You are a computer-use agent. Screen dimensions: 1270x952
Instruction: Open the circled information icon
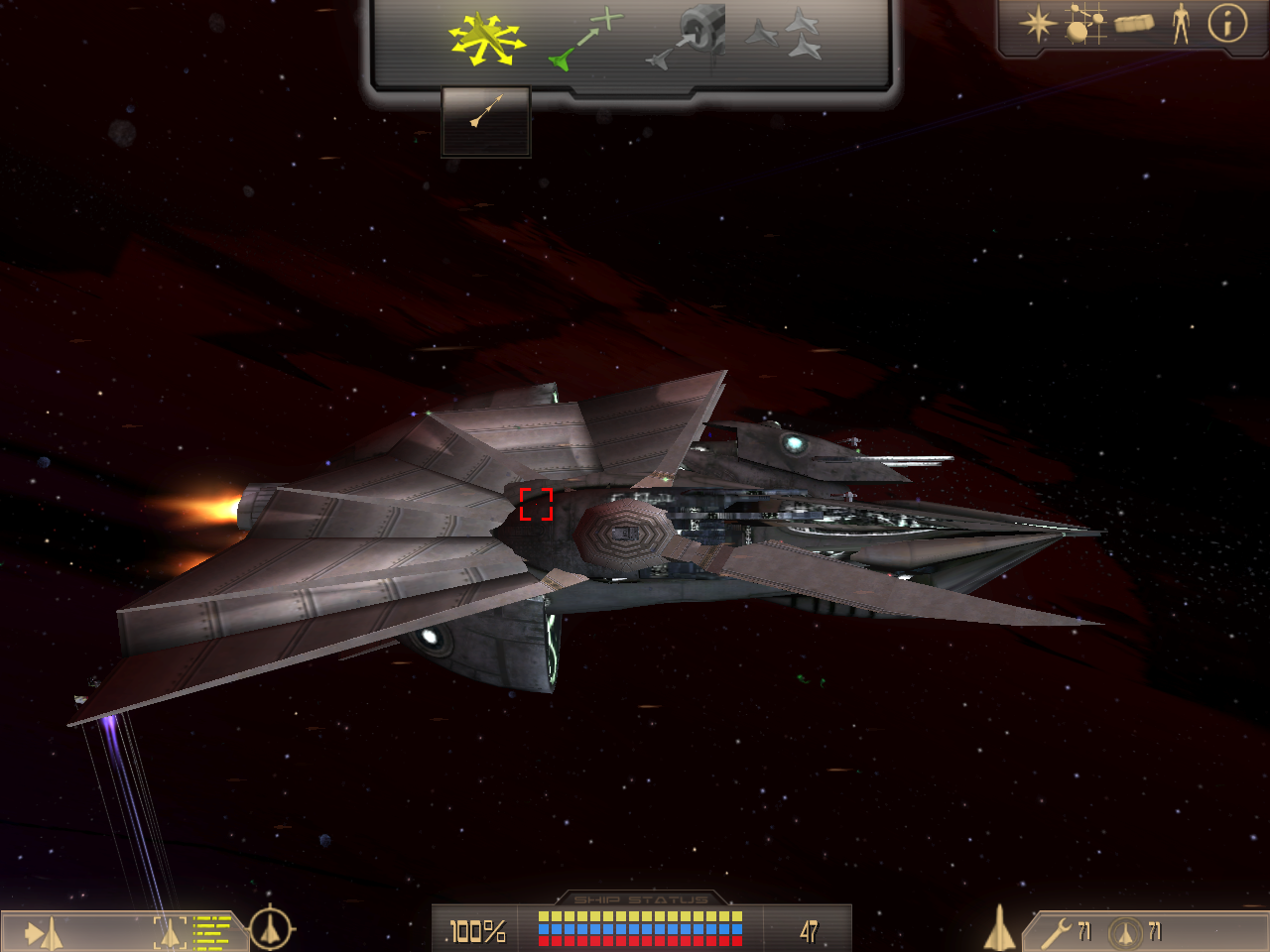(1227, 23)
